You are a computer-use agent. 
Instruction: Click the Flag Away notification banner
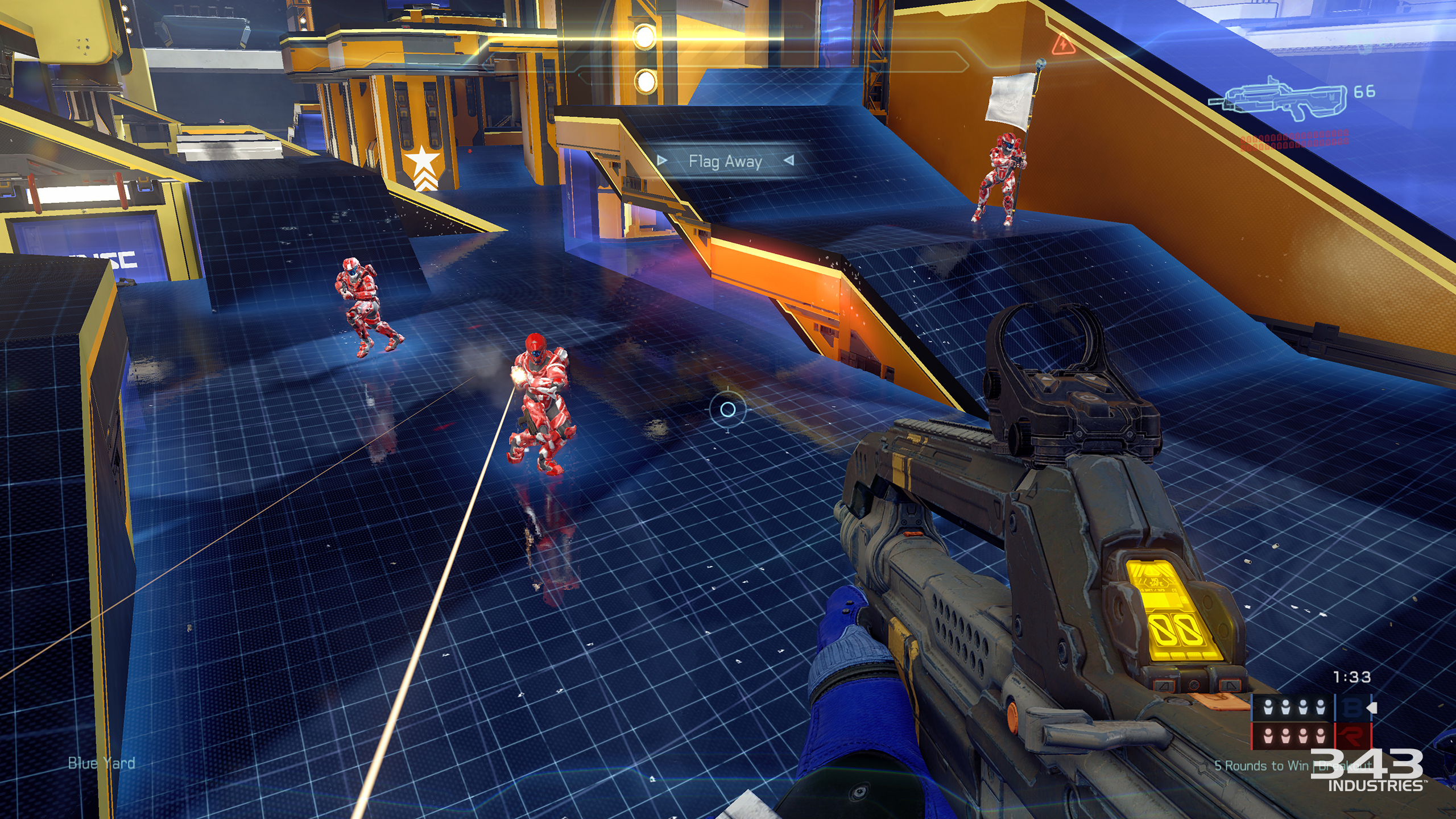coord(725,162)
